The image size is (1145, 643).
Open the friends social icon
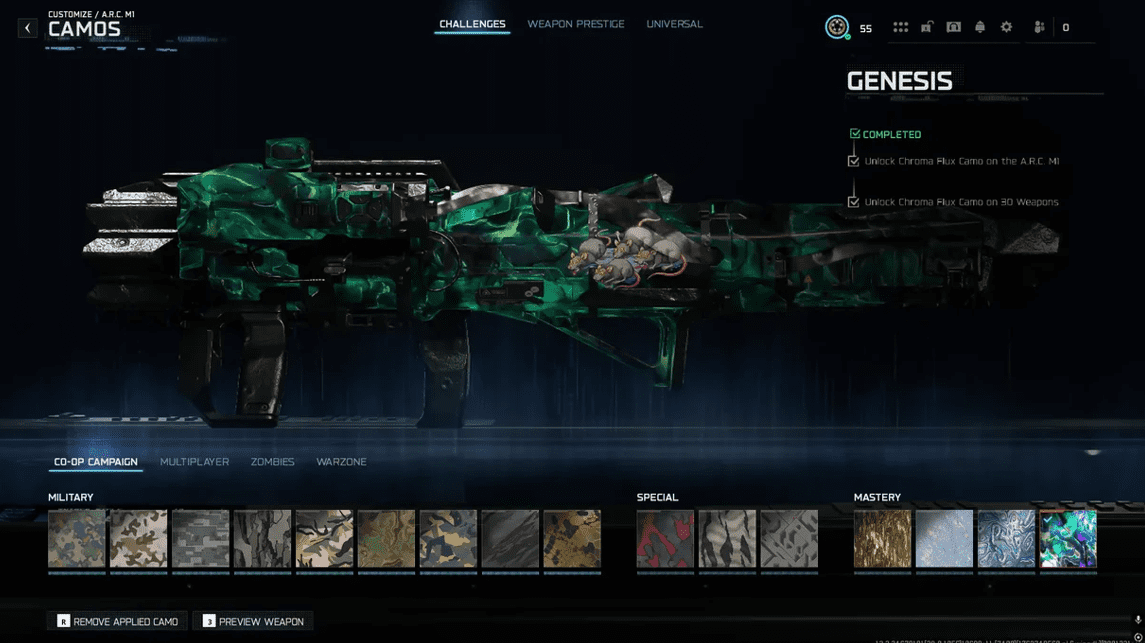pos(1040,28)
